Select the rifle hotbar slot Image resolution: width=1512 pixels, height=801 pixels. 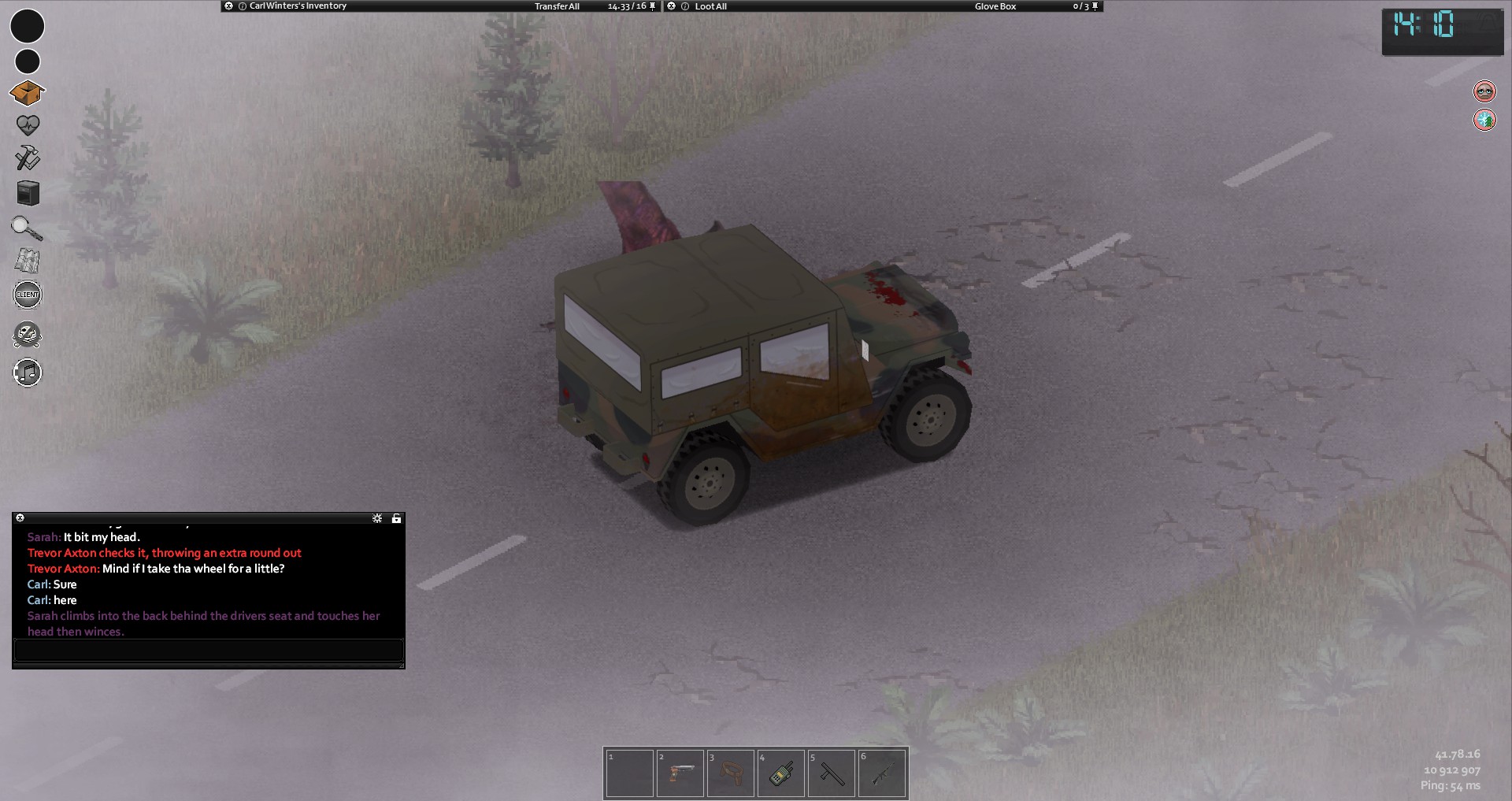point(881,773)
